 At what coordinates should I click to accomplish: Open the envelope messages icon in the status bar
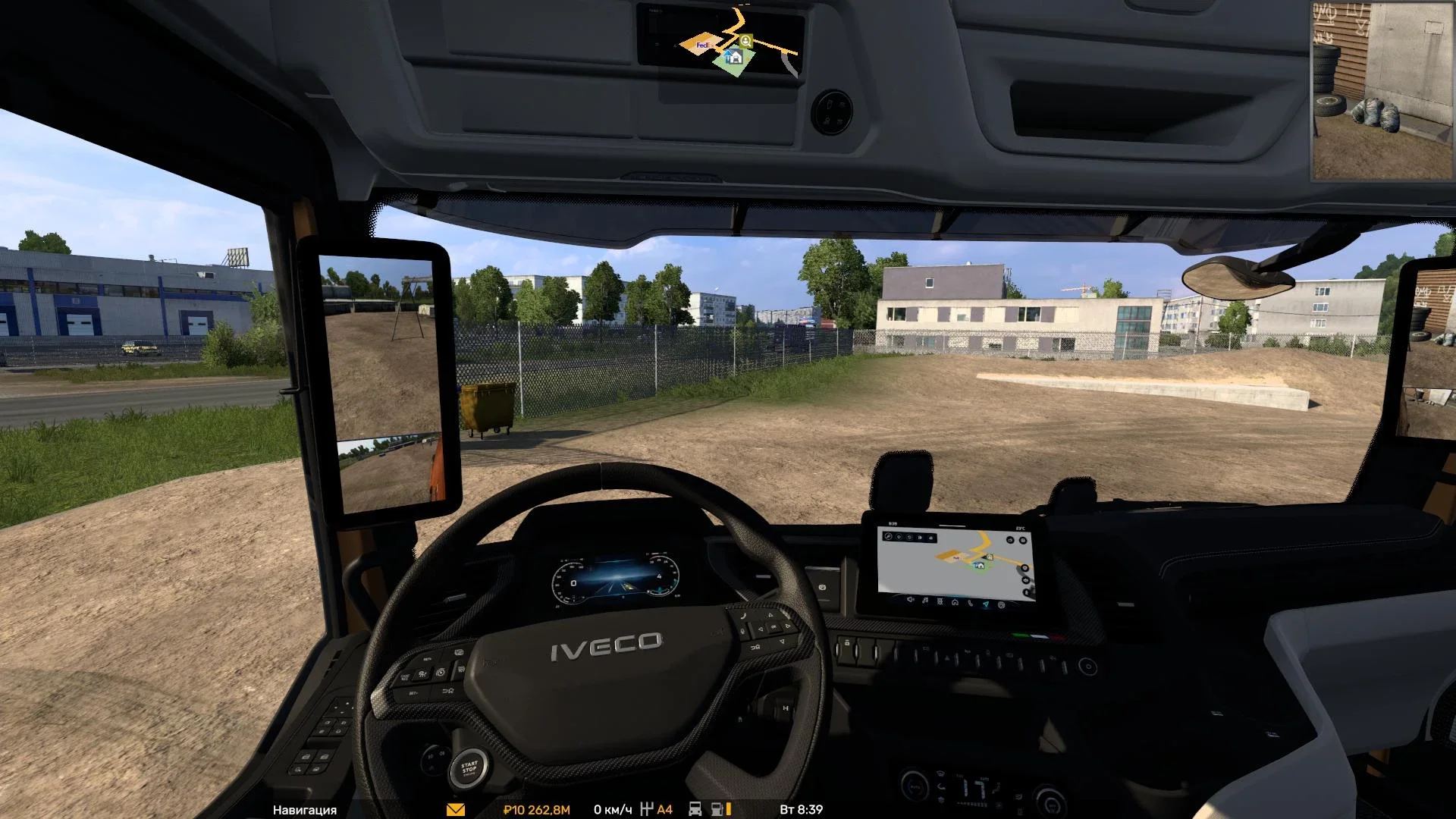pos(455,809)
